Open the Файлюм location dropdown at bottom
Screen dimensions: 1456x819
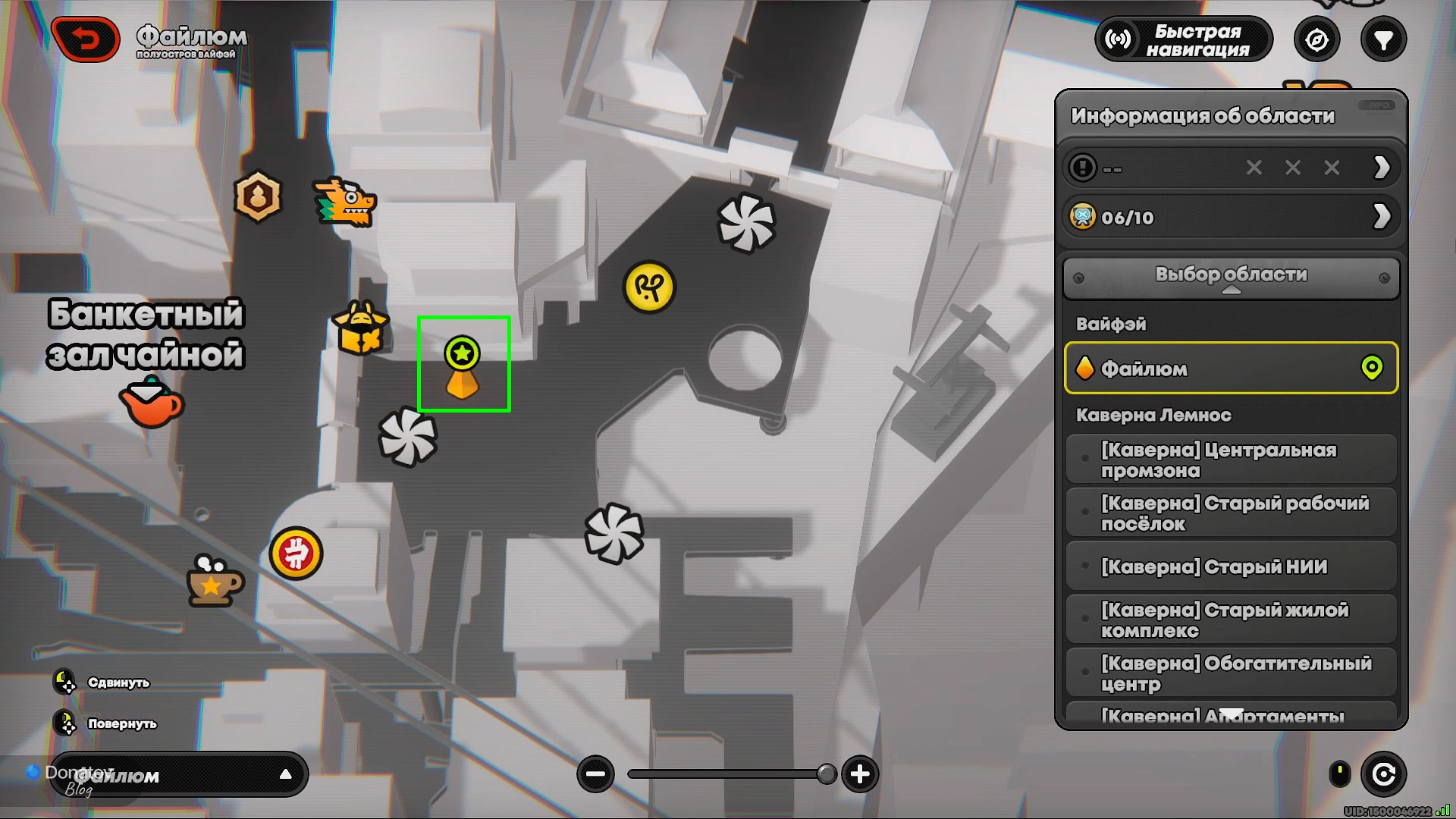(179, 775)
